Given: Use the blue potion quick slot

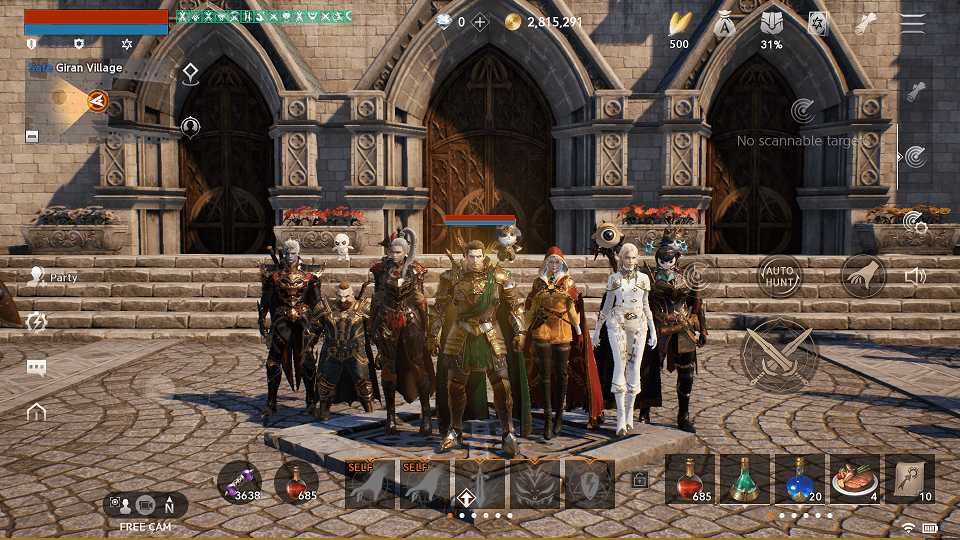Looking at the screenshot, I should pos(800,479).
